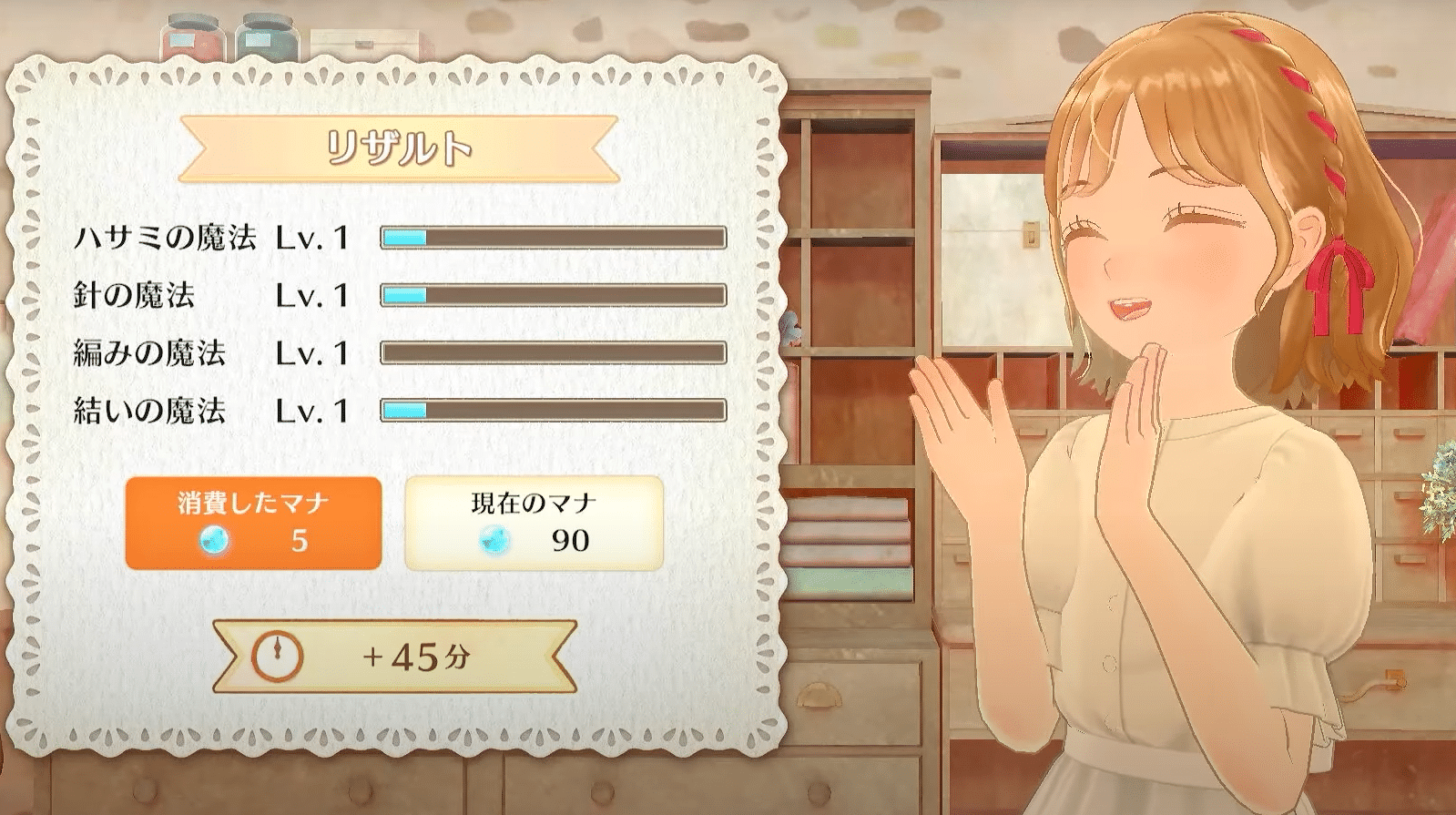The image size is (1456, 815).
Task: Select the 消費したマナ panel
Action: tap(253, 522)
